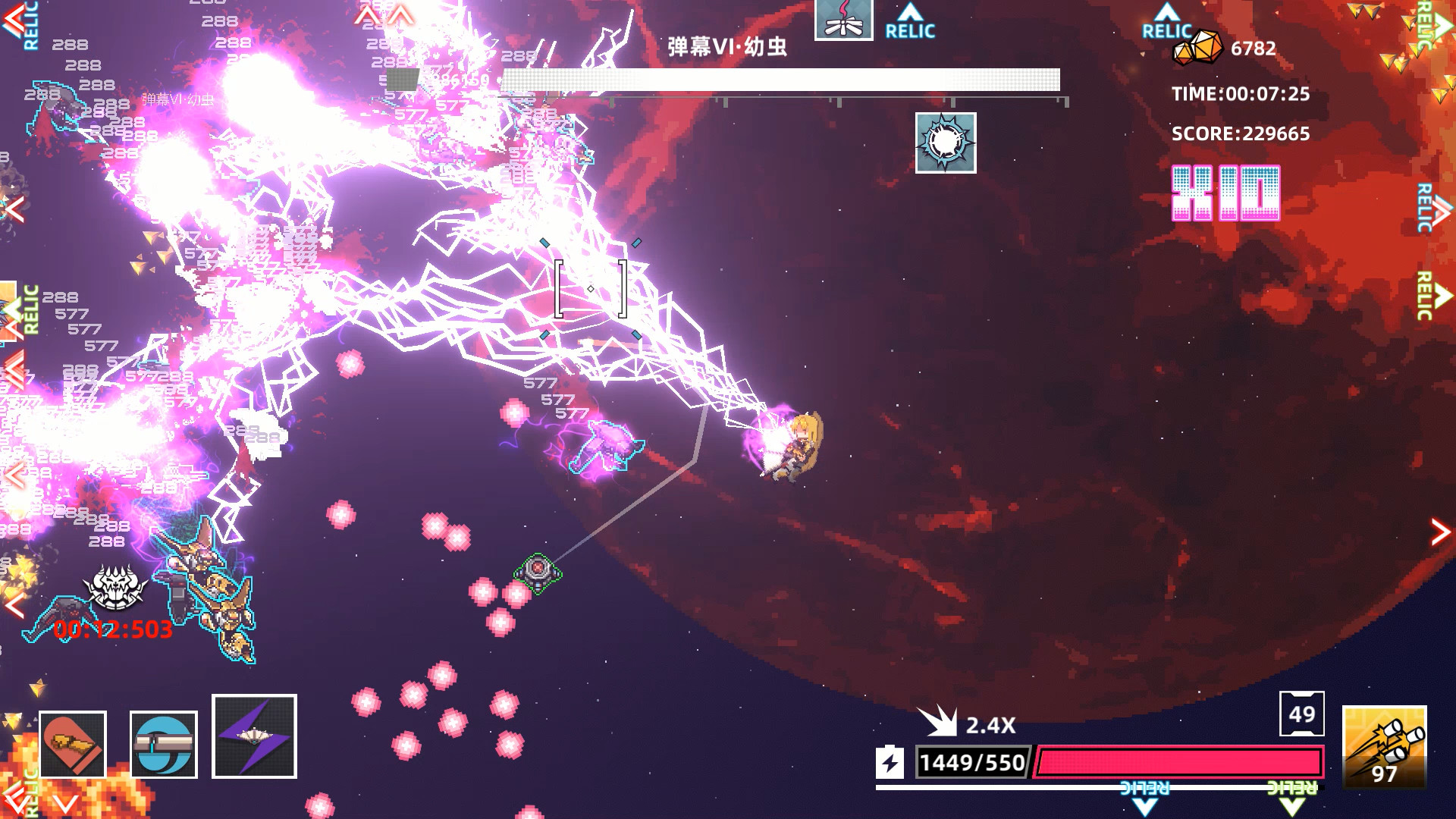Click the blue shatter burst relic icon
Image resolution: width=1456 pixels, height=819 pixels.
click(945, 143)
